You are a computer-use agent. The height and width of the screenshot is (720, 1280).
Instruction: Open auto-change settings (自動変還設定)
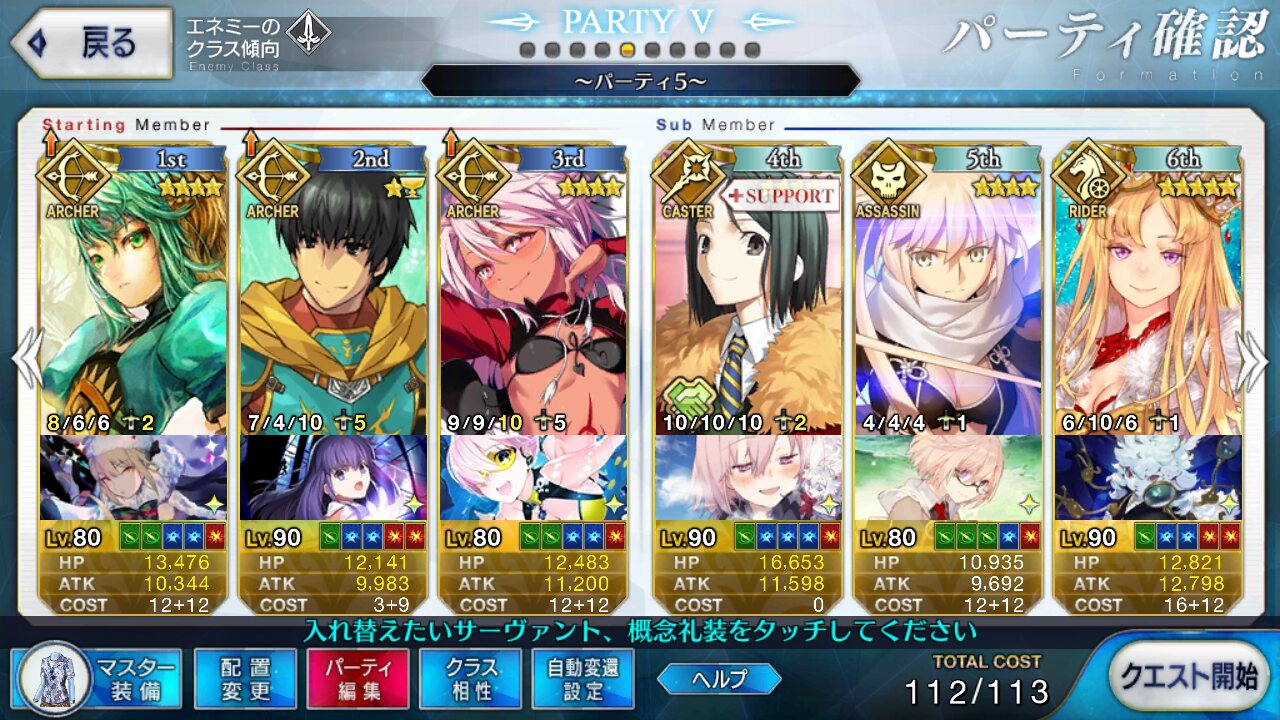click(x=583, y=678)
